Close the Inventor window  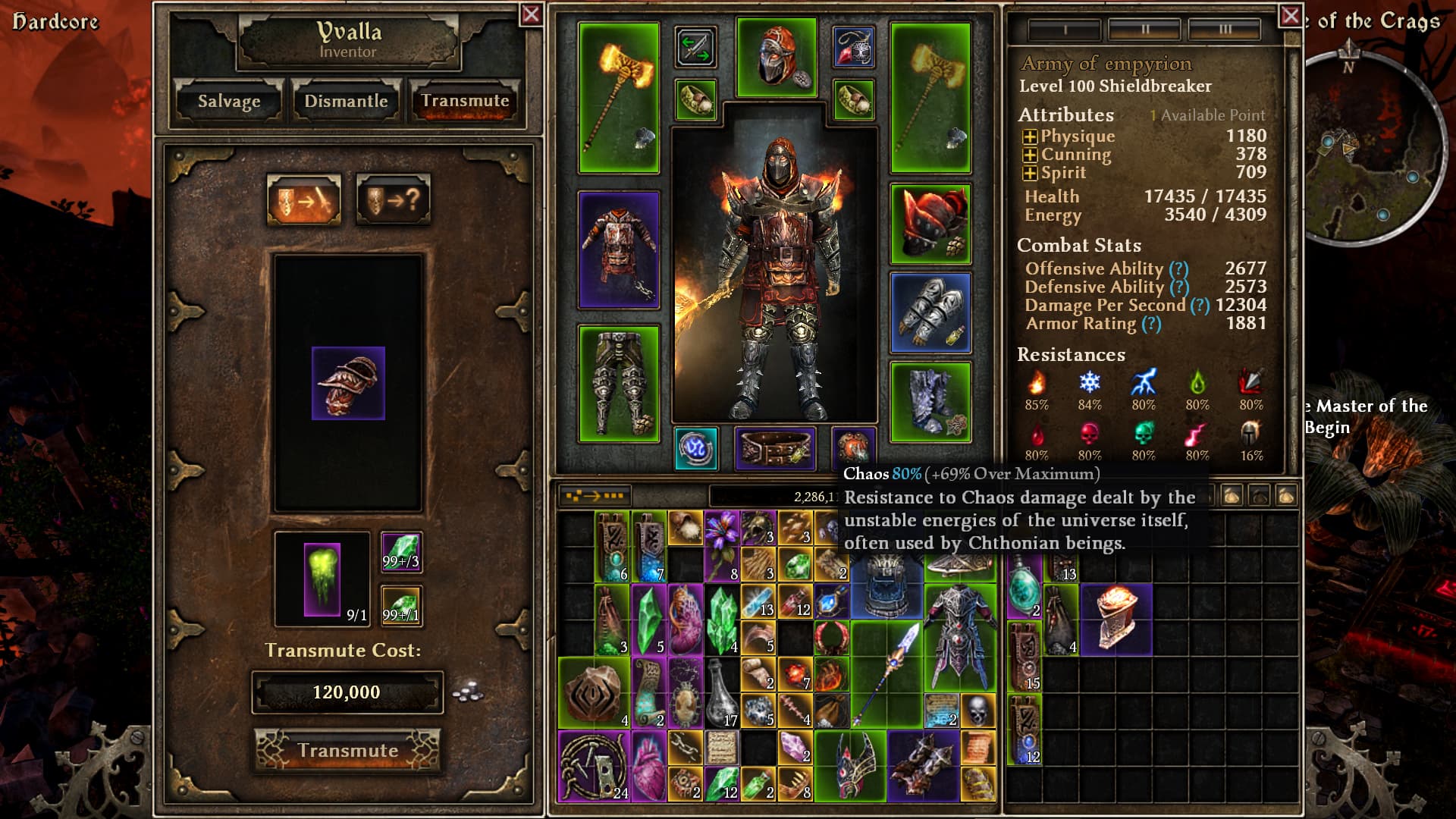coord(531,14)
